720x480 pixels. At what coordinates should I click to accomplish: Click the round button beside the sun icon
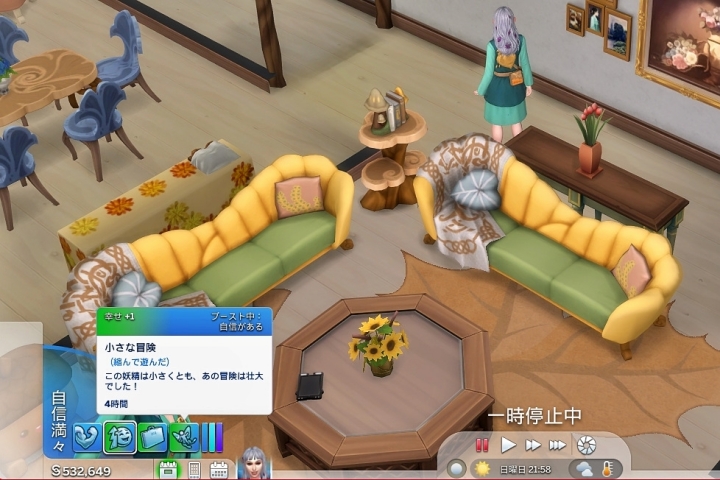point(457,468)
